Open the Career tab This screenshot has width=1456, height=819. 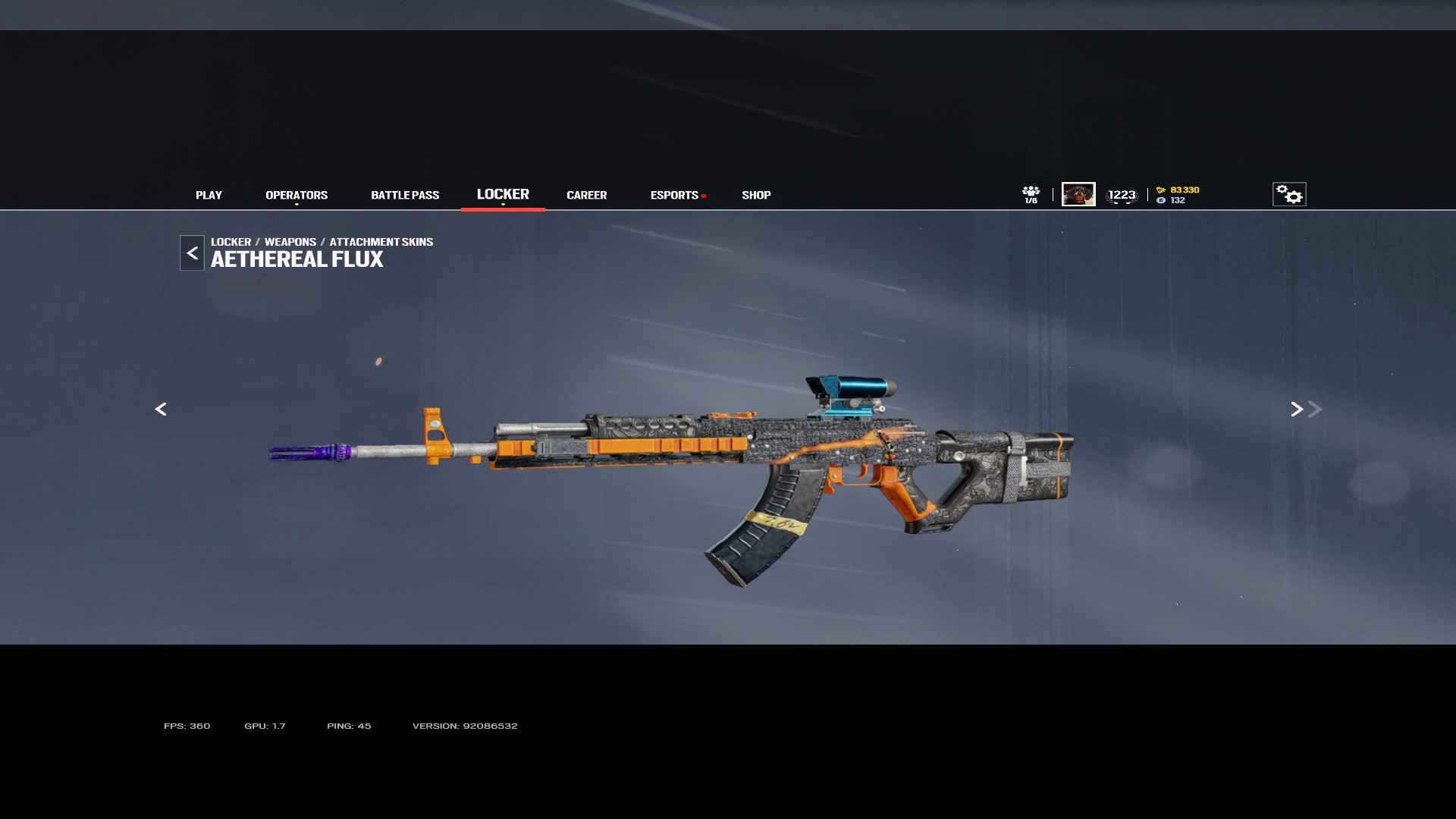coord(586,195)
